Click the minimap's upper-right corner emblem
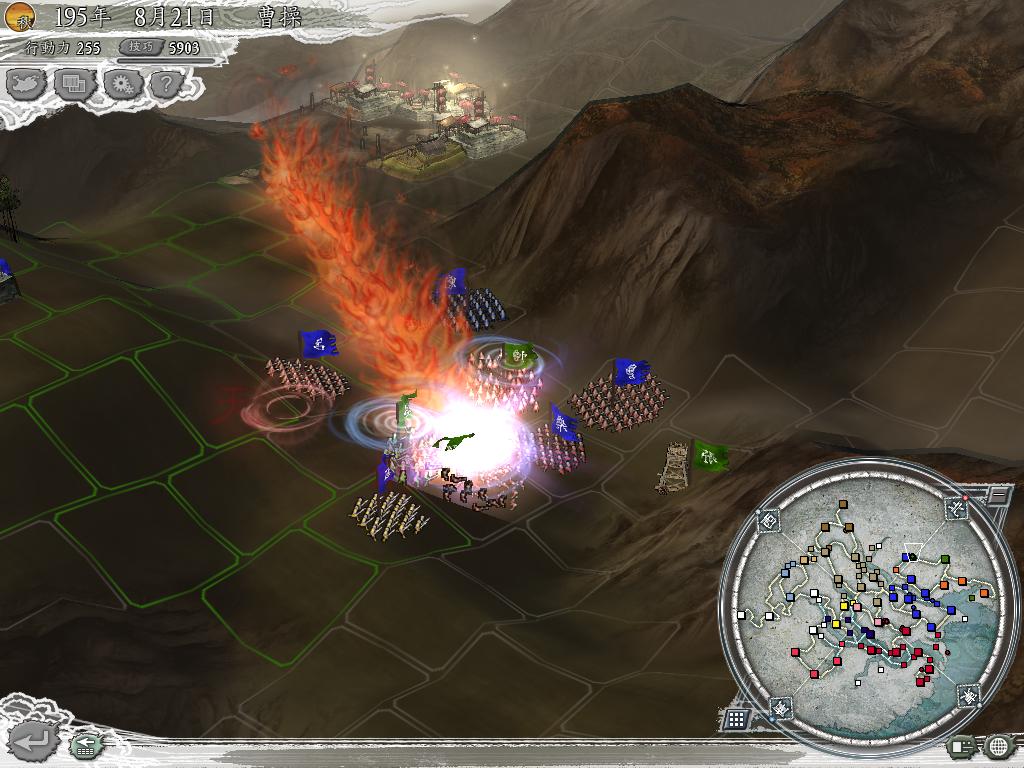 pyautogui.click(x=957, y=509)
